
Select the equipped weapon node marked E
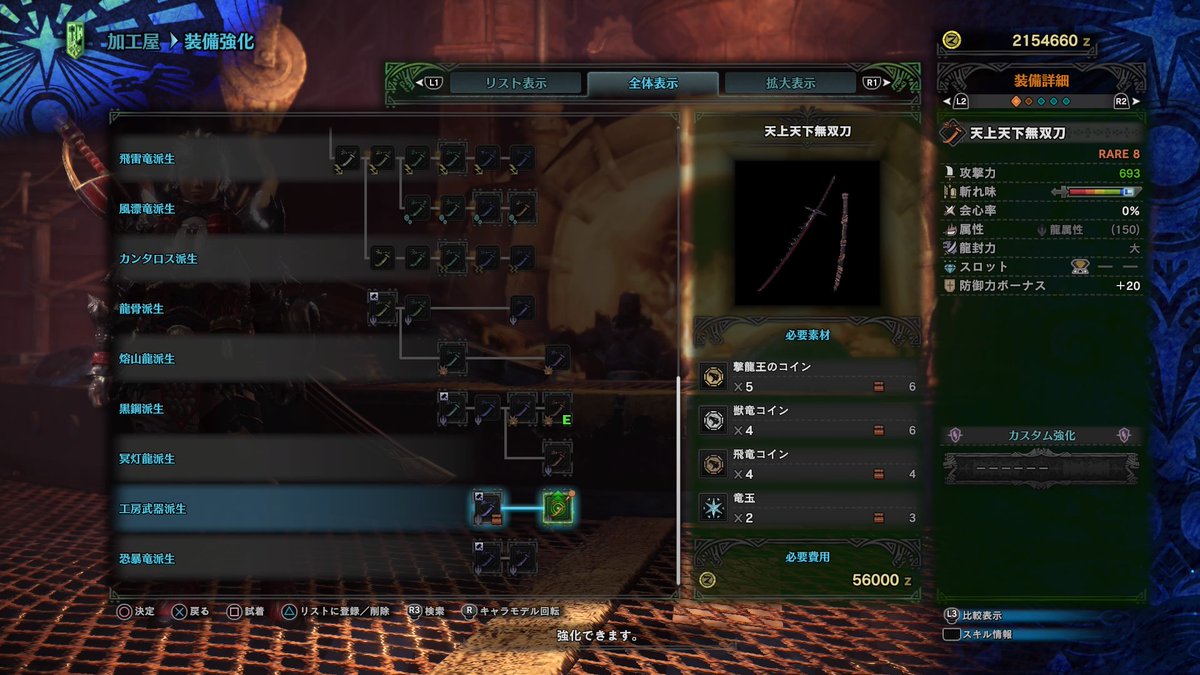(x=557, y=408)
